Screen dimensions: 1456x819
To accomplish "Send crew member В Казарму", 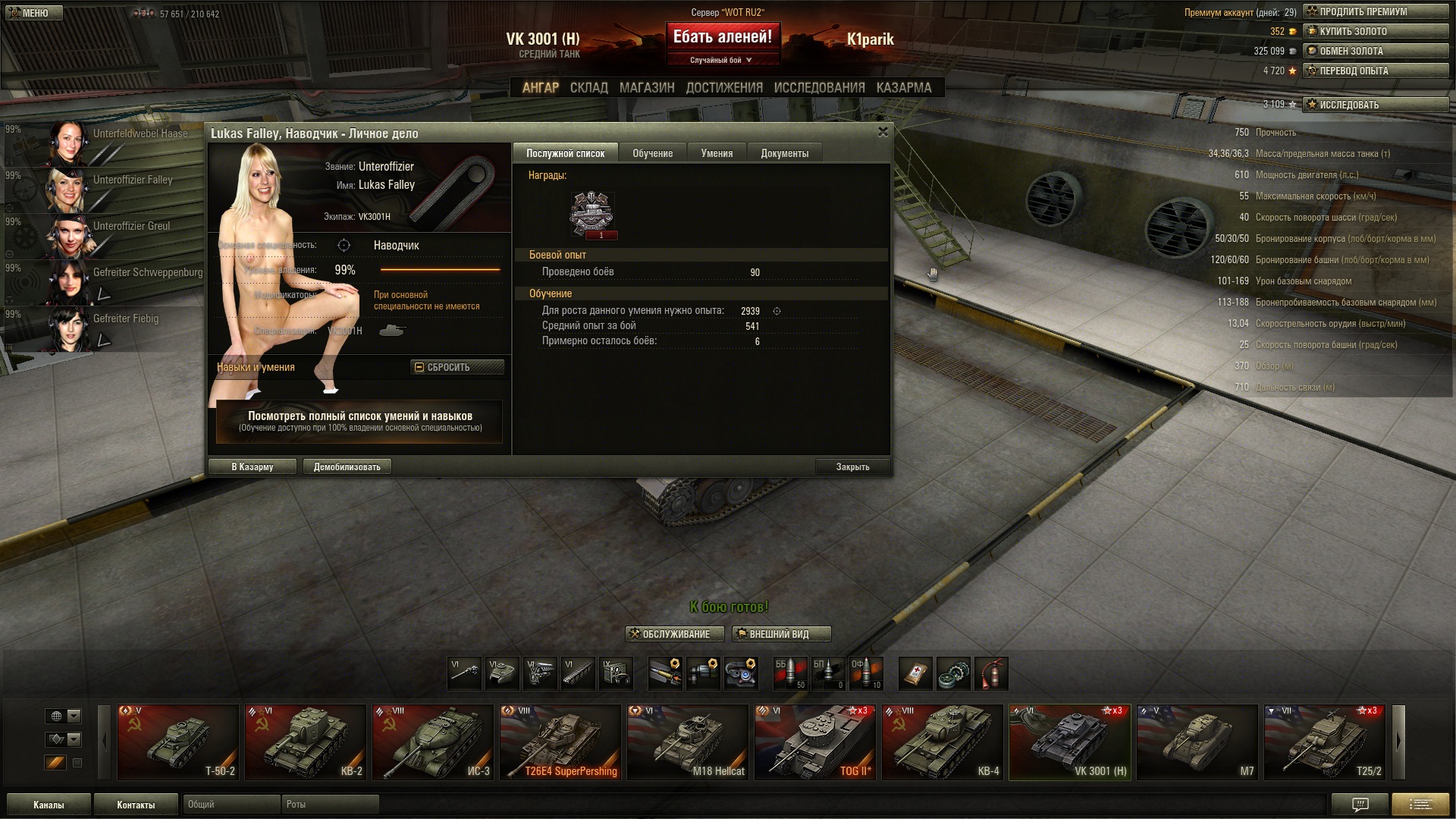I will coord(252,466).
